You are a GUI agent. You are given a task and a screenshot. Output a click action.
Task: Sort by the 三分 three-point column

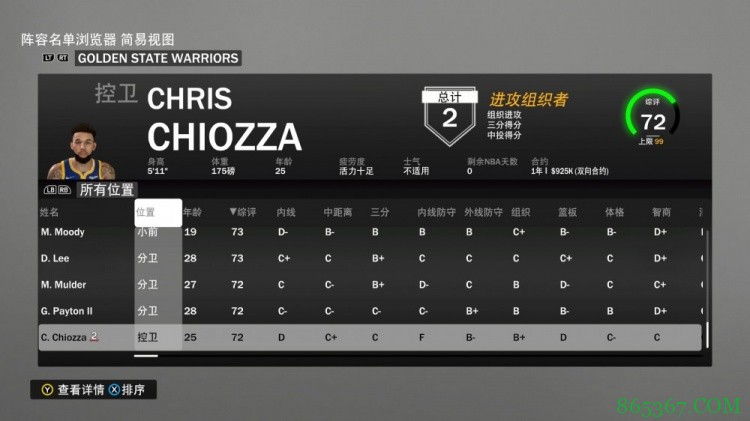(x=379, y=212)
